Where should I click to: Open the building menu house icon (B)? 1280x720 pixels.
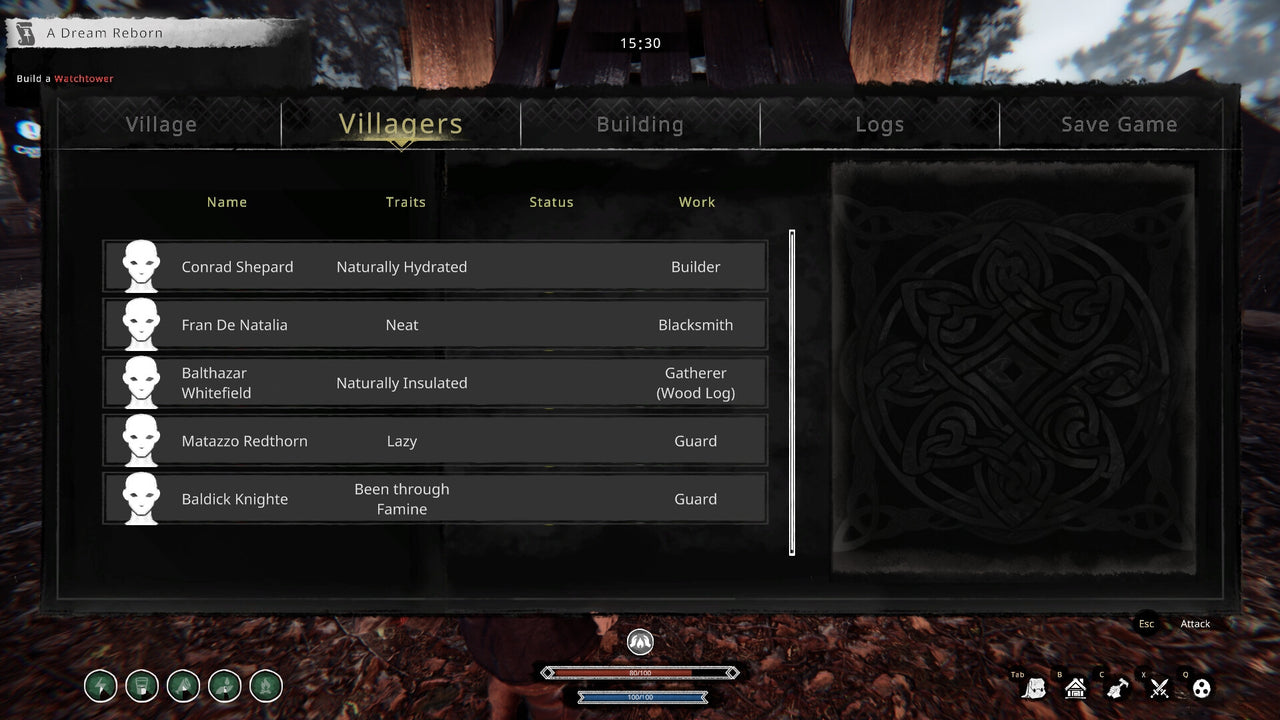[1075, 688]
